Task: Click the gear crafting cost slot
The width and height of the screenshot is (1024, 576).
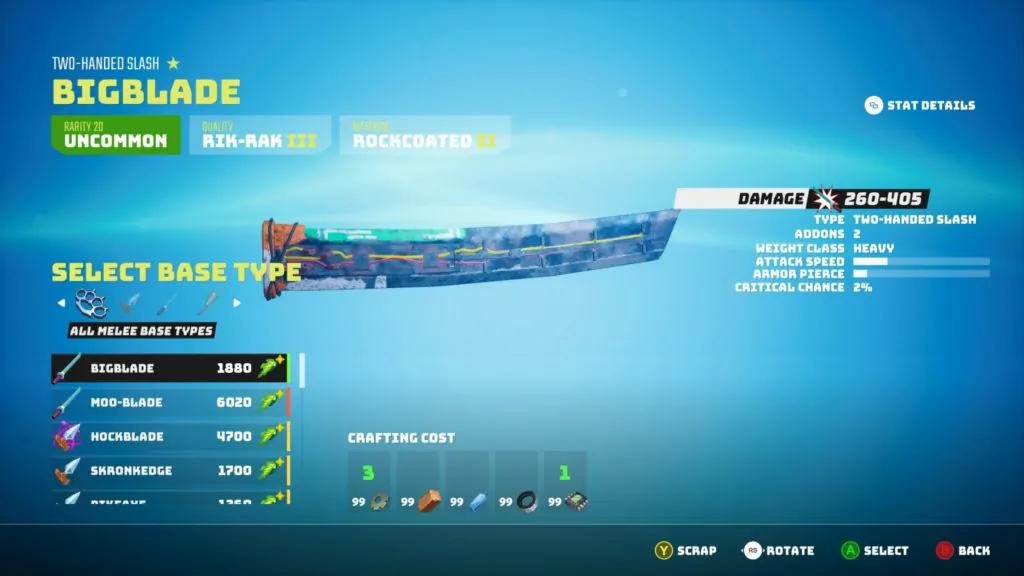Action: tap(369, 484)
